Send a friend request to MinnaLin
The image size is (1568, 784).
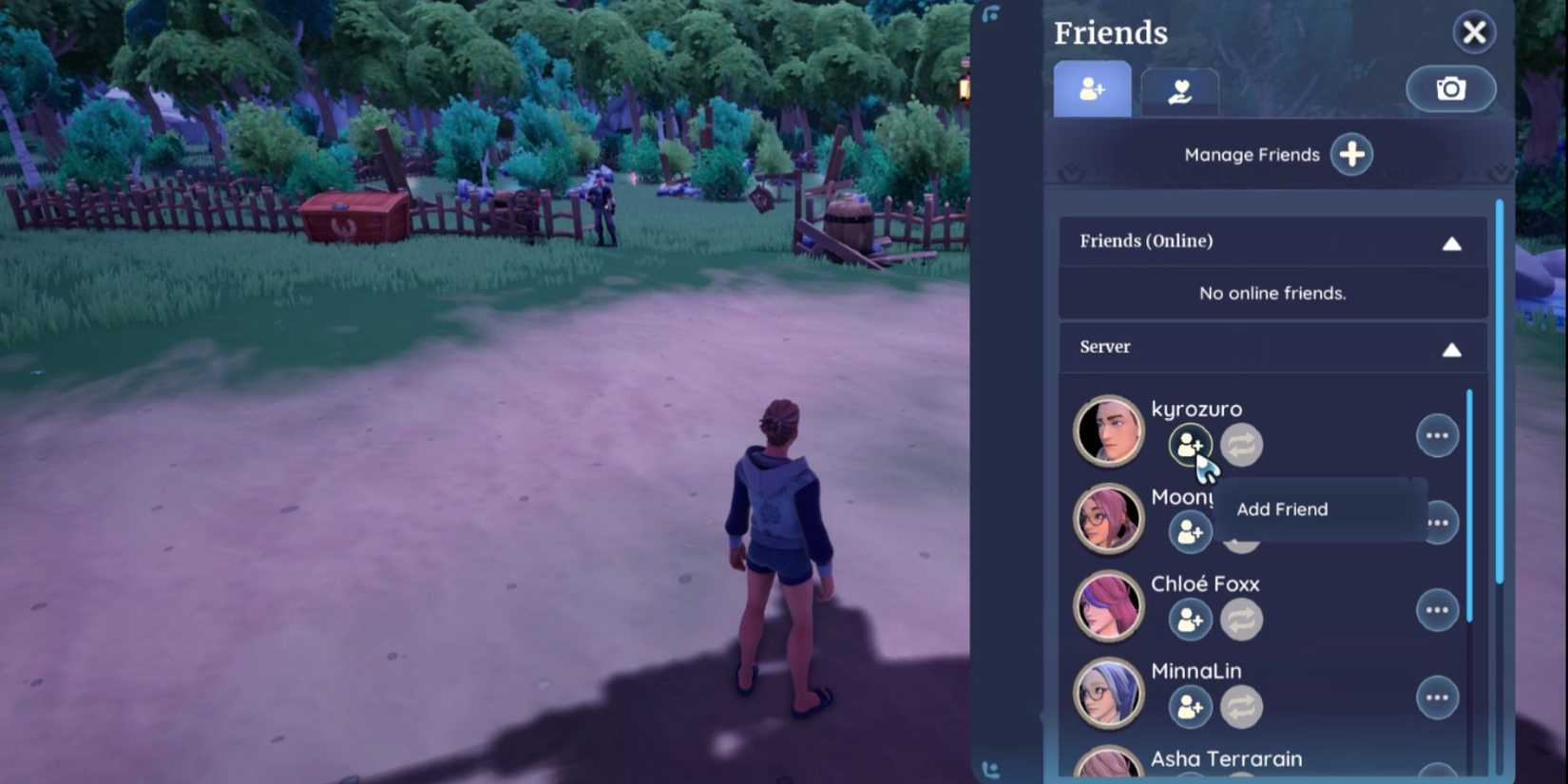coord(1189,707)
